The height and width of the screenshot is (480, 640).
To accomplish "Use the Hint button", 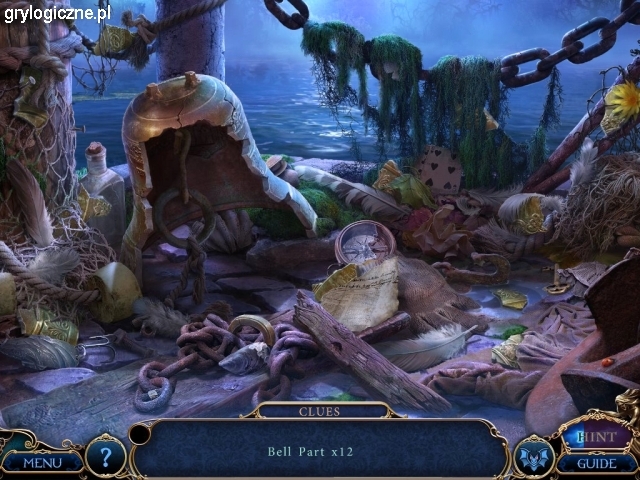I will tap(597, 436).
